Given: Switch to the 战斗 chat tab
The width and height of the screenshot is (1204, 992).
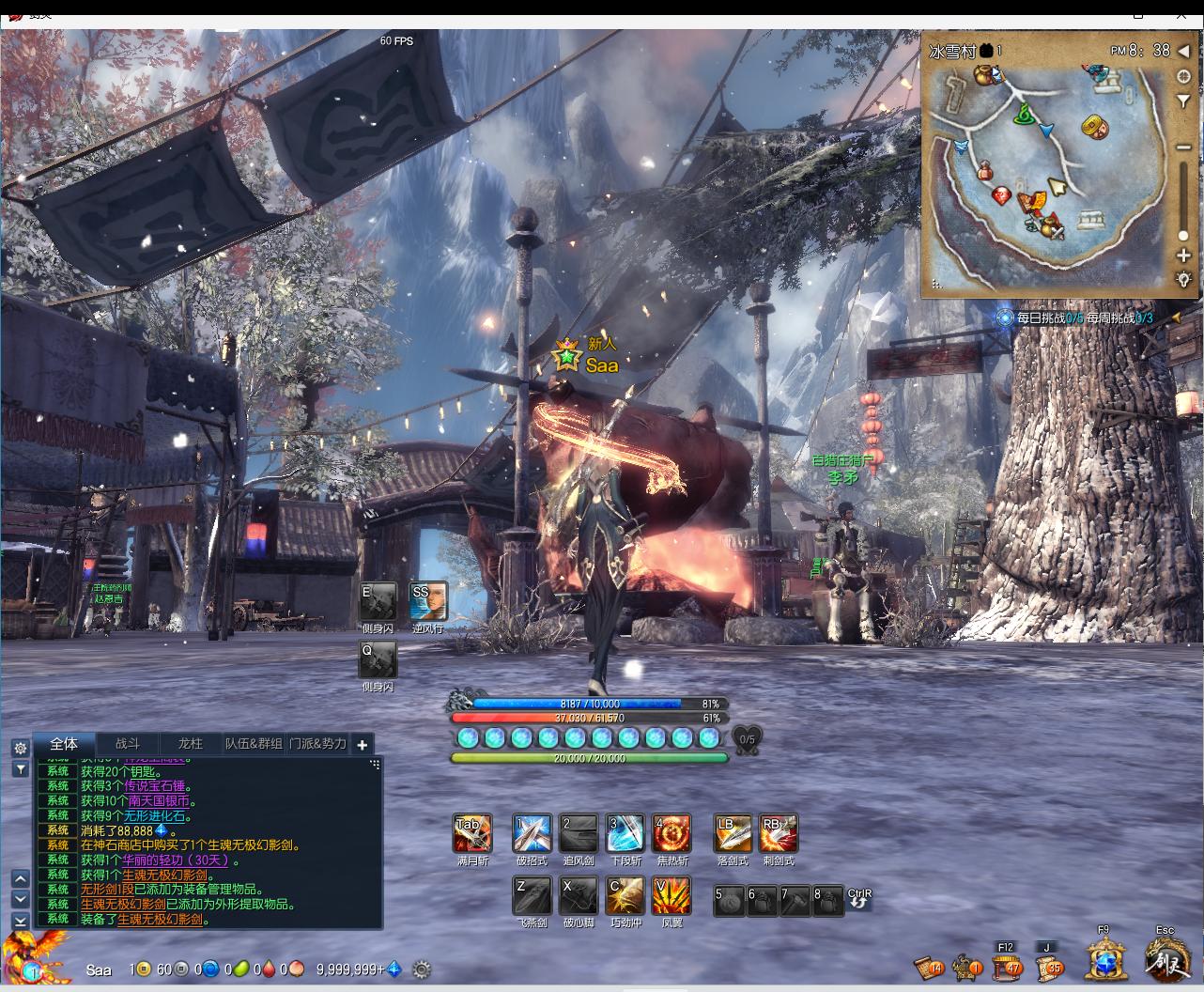Looking at the screenshot, I should (128, 743).
